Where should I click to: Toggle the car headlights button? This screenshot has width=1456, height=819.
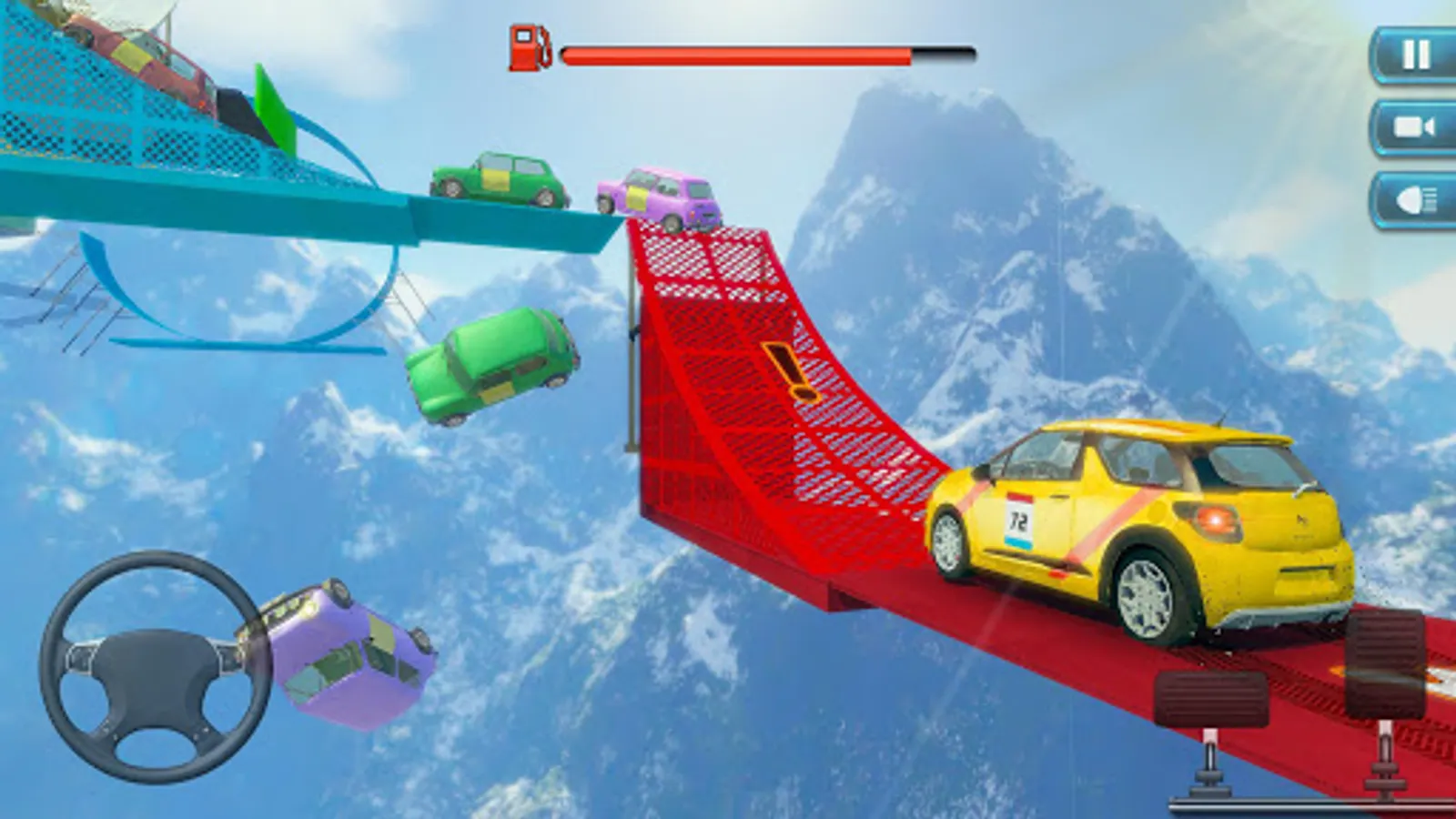[x=1415, y=199]
